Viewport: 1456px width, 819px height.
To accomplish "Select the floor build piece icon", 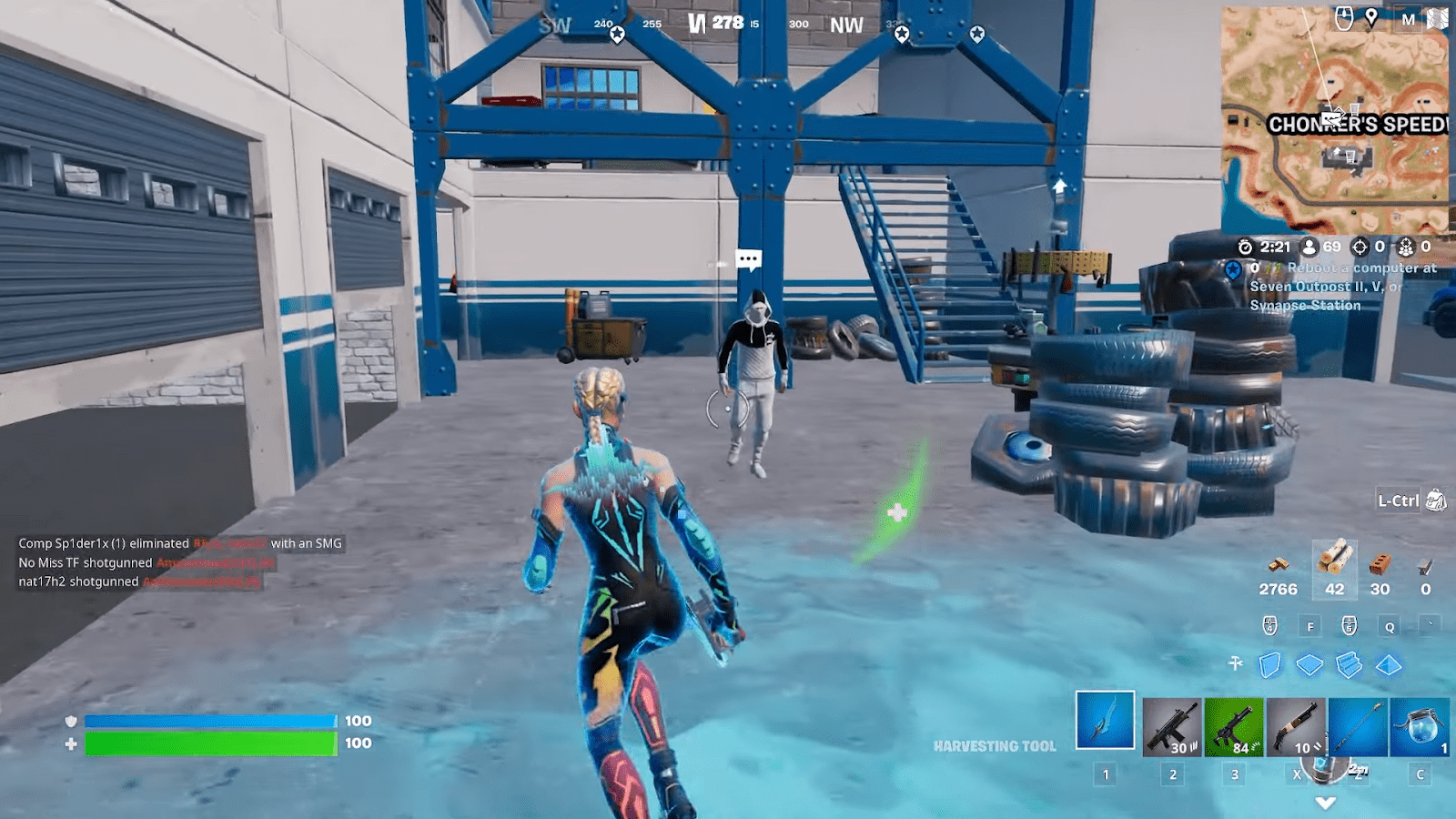I will pyautogui.click(x=1308, y=662).
